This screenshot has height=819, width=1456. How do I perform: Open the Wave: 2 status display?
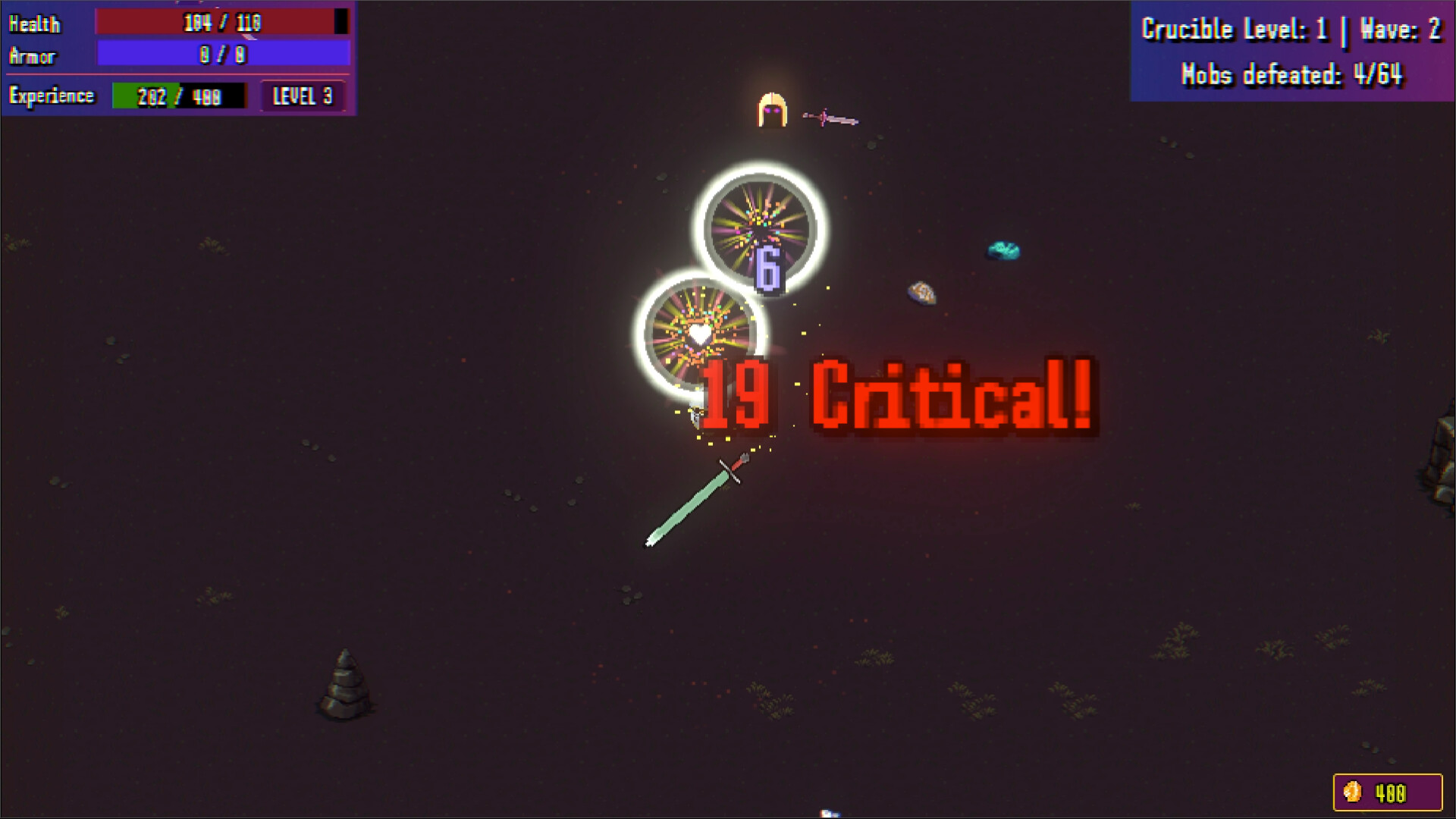click(1399, 29)
